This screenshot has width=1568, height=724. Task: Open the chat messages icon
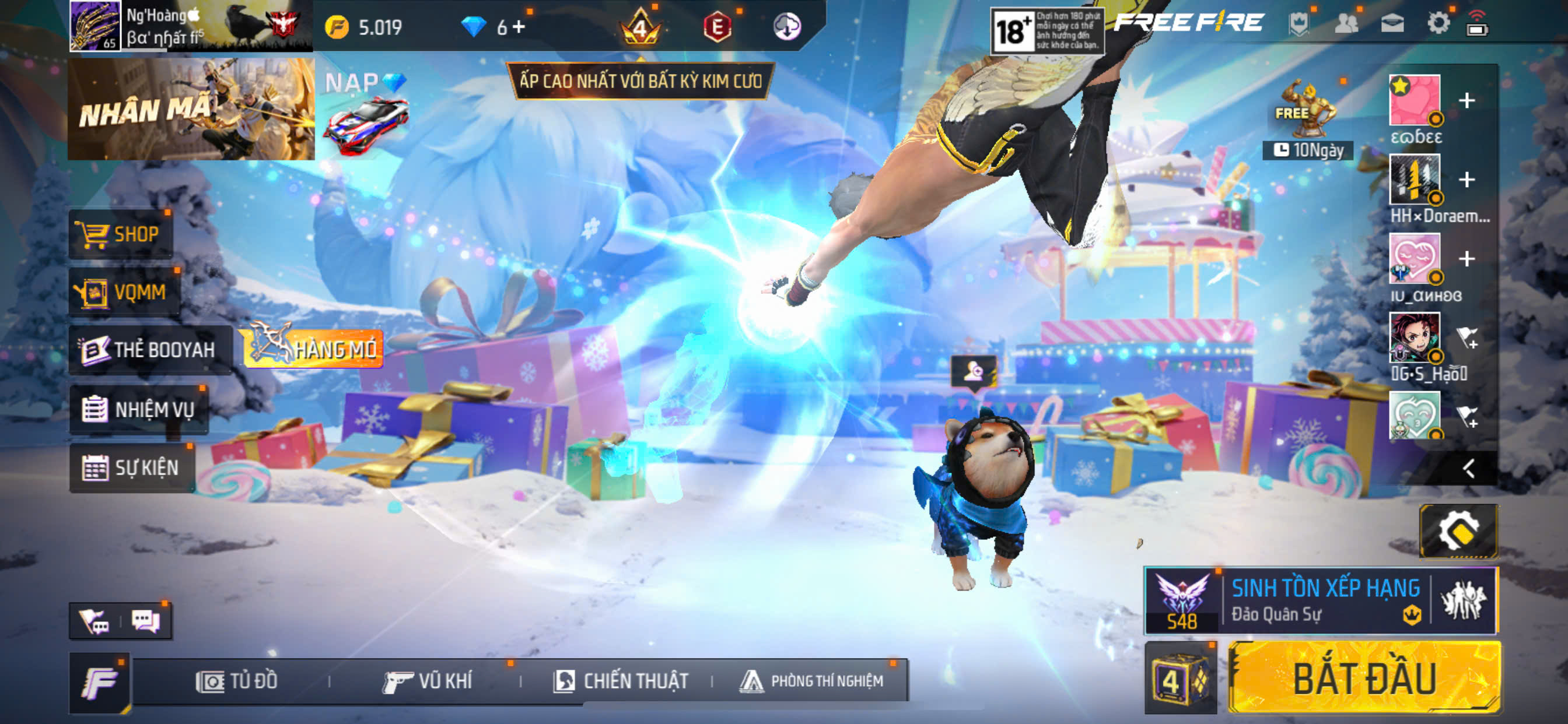[145, 621]
